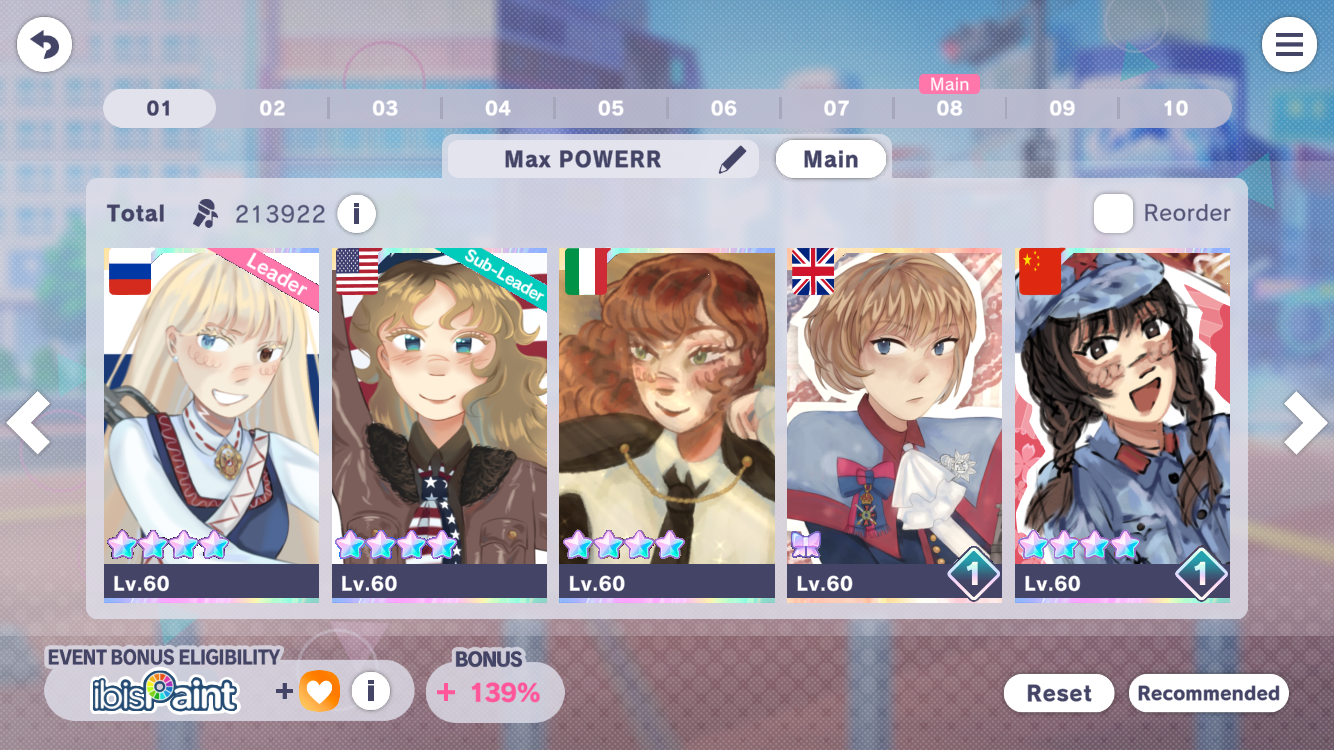
Task: Switch to team slot 10
Action: [x=1175, y=109]
